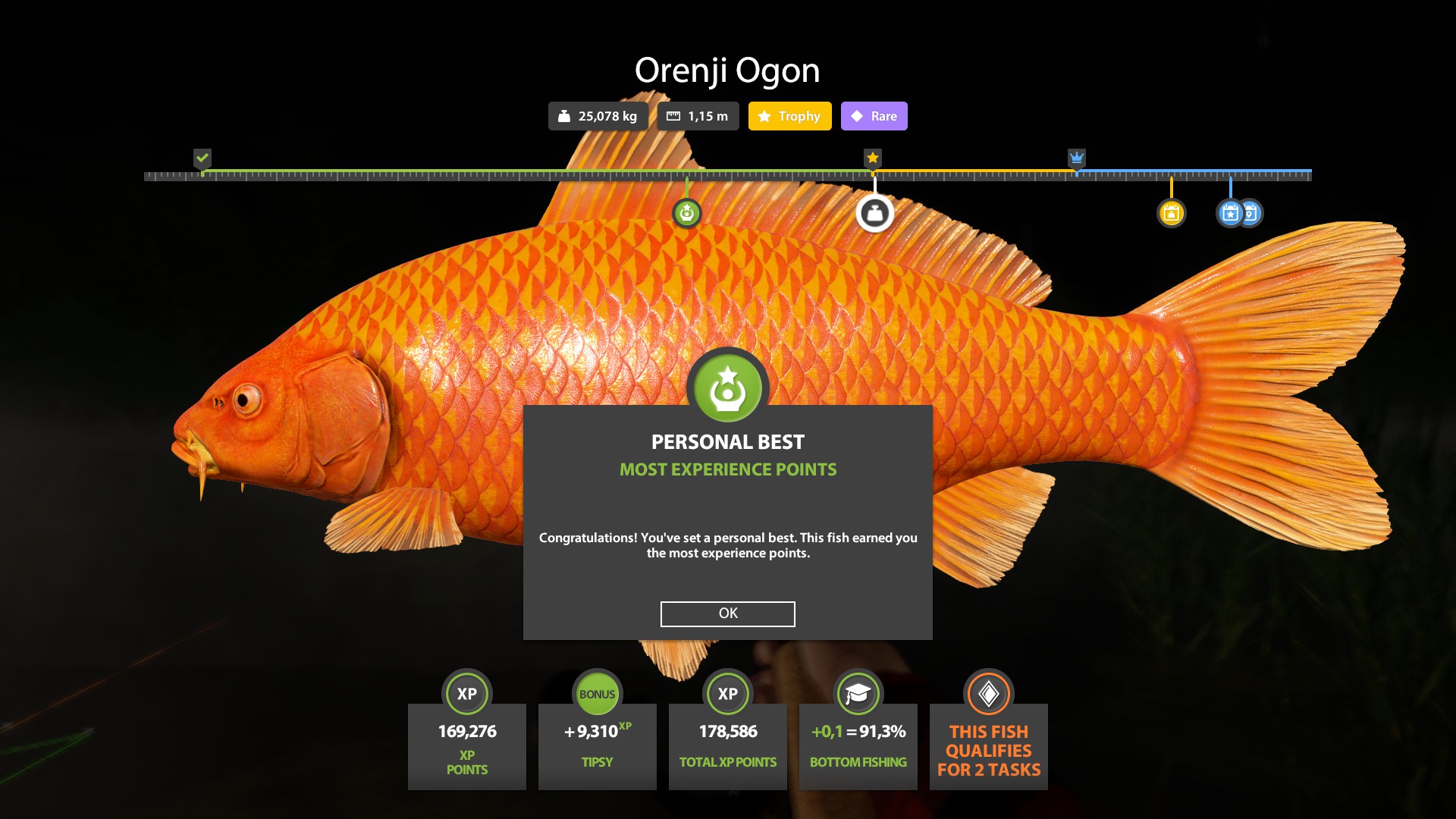Select the XP circle above 169,276 points
The height and width of the screenshot is (819, 1456).
click(466, 693)
